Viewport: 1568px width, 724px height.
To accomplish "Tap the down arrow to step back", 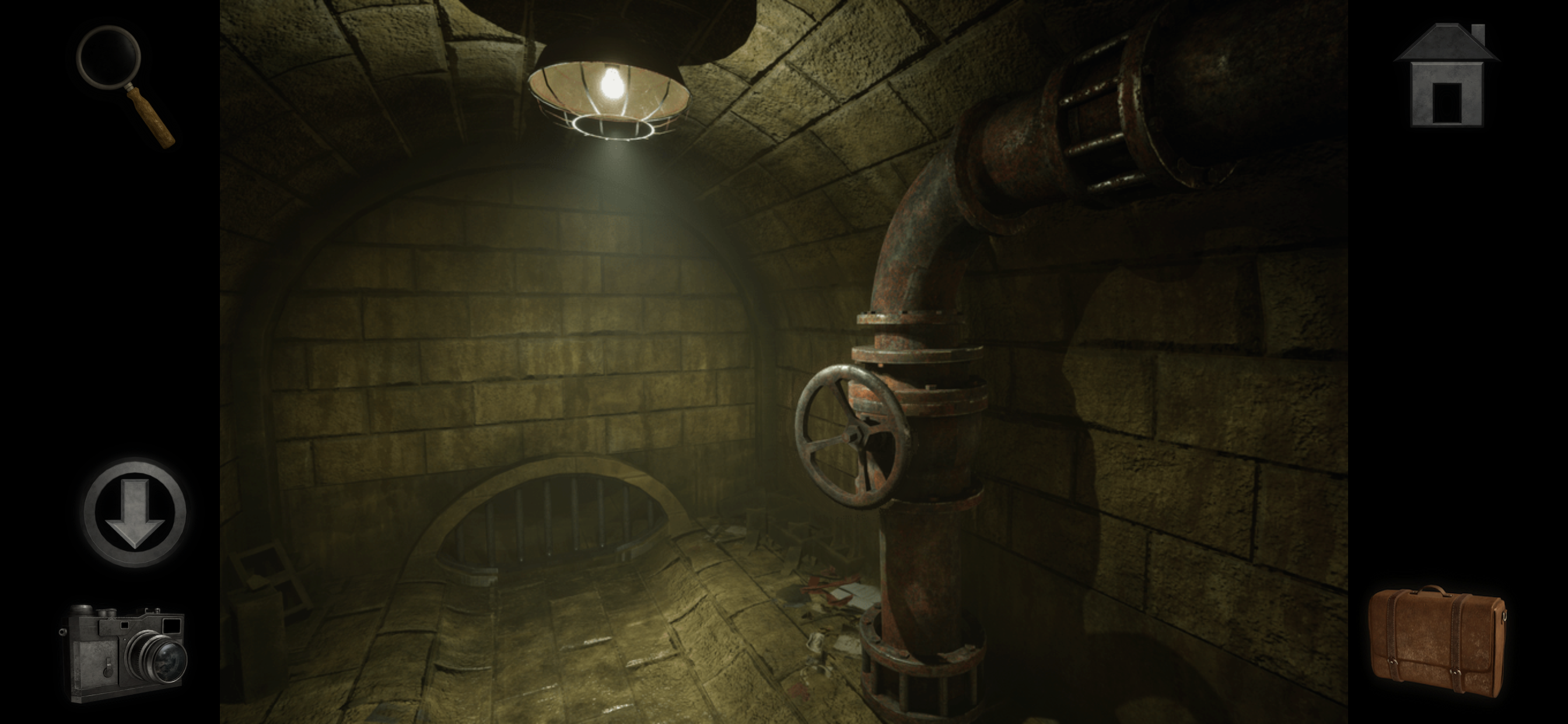I will point(135,512).
